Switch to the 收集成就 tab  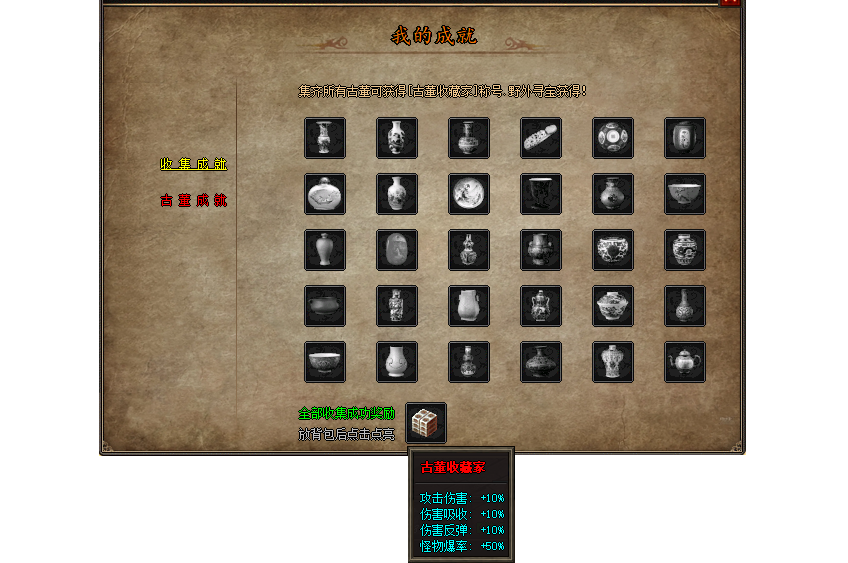(x=193, y=164)
